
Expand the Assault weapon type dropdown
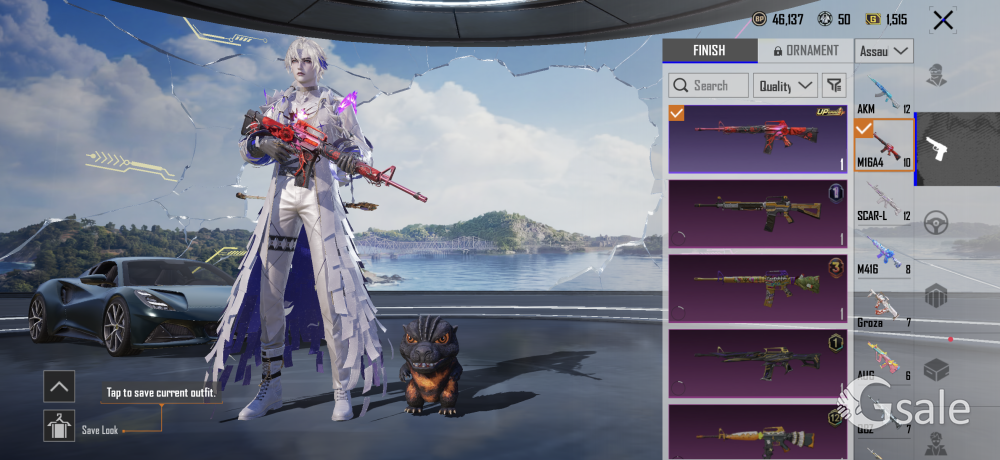point(884,51)
